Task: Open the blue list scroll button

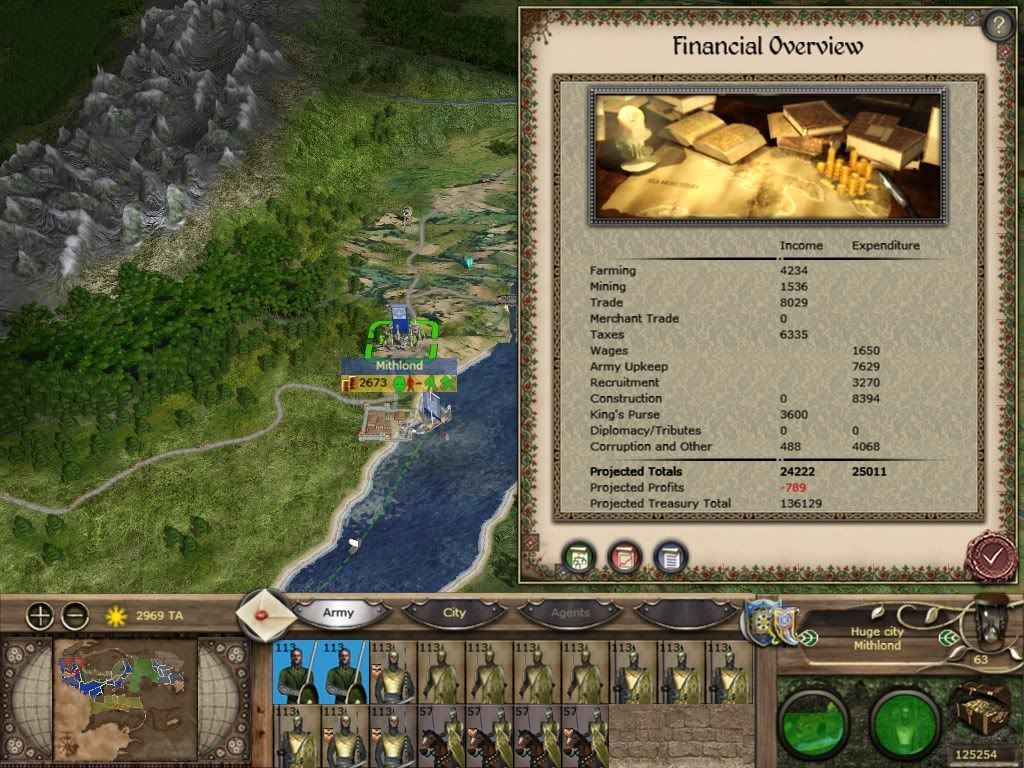Action: [671, 557]
